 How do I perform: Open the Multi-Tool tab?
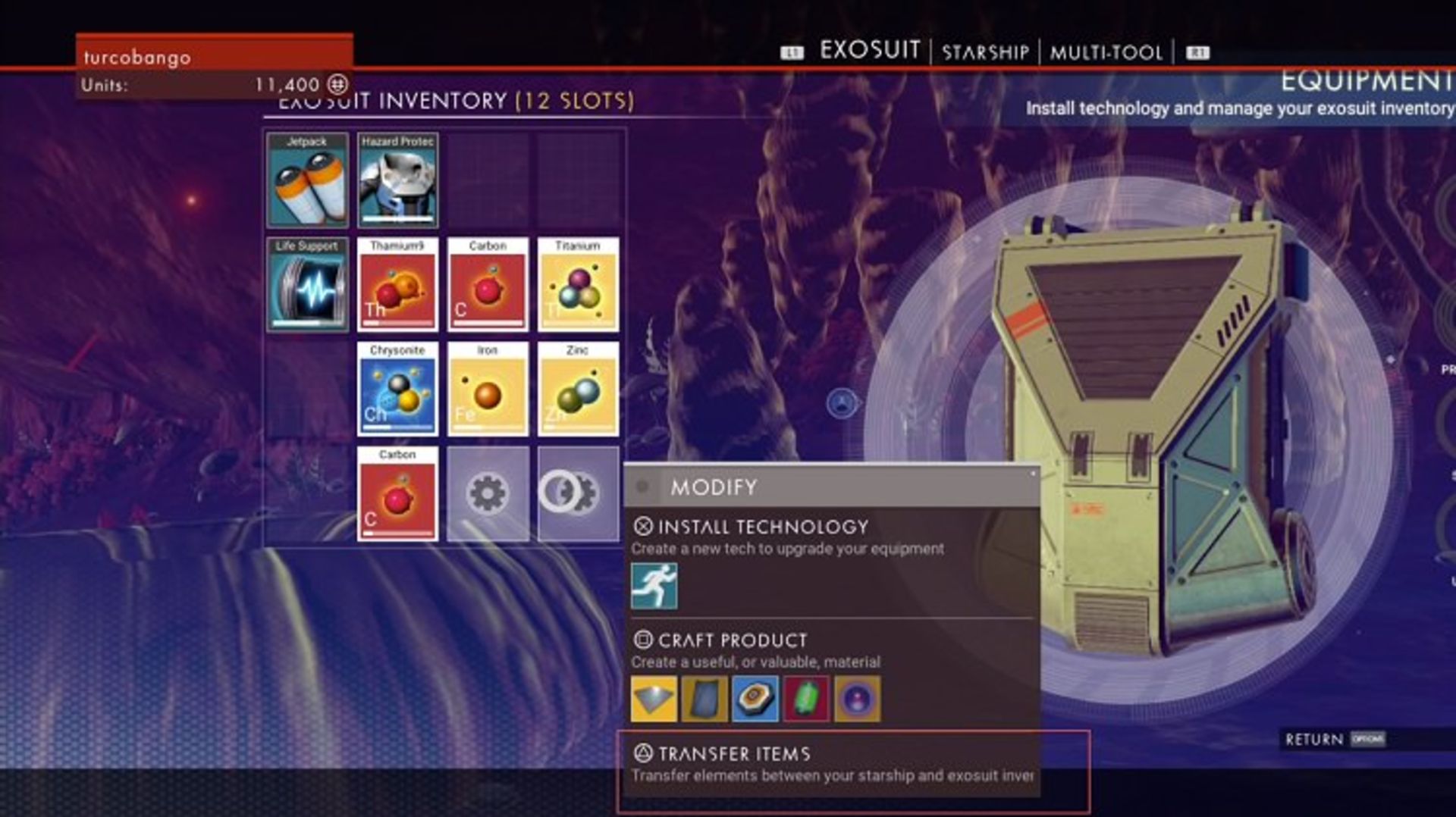point(1106,52)
